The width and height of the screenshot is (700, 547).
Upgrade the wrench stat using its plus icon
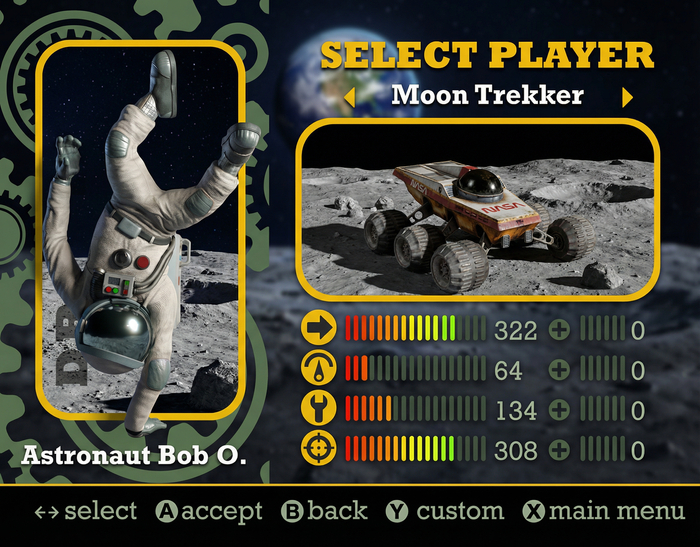click(560, 410)
